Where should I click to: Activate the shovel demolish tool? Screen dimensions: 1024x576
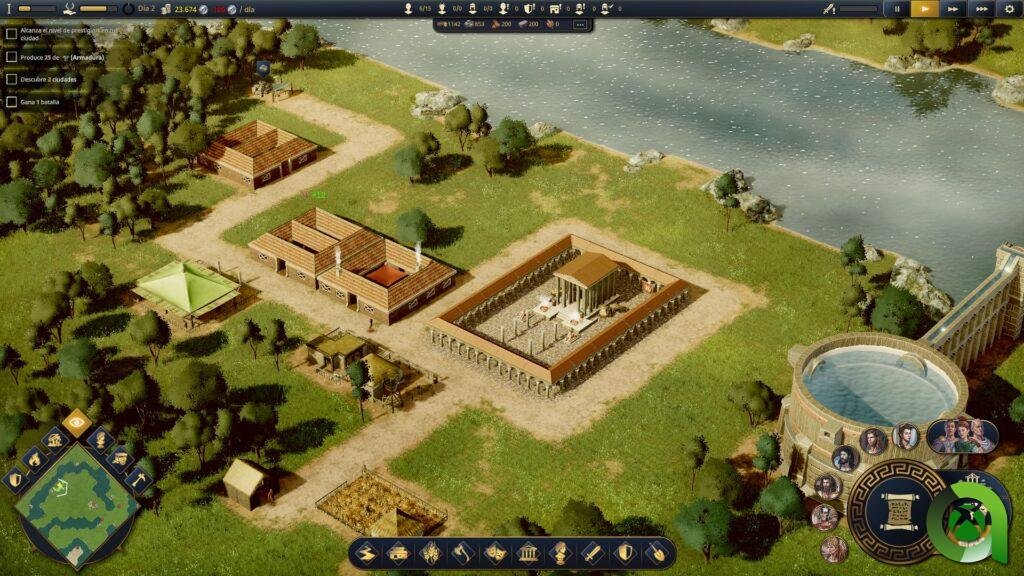click(657, 553)
